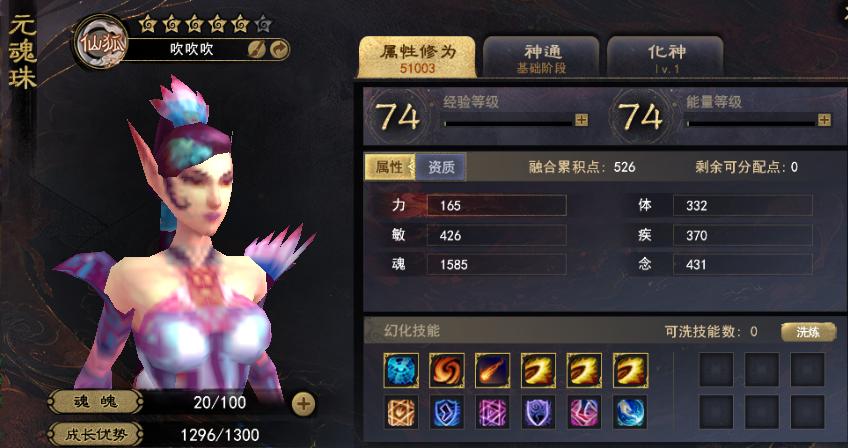The height and width of the screenshot is (448, 848).
Task: Add 魂魄 with the plus button
Action: tap(304, 404)
